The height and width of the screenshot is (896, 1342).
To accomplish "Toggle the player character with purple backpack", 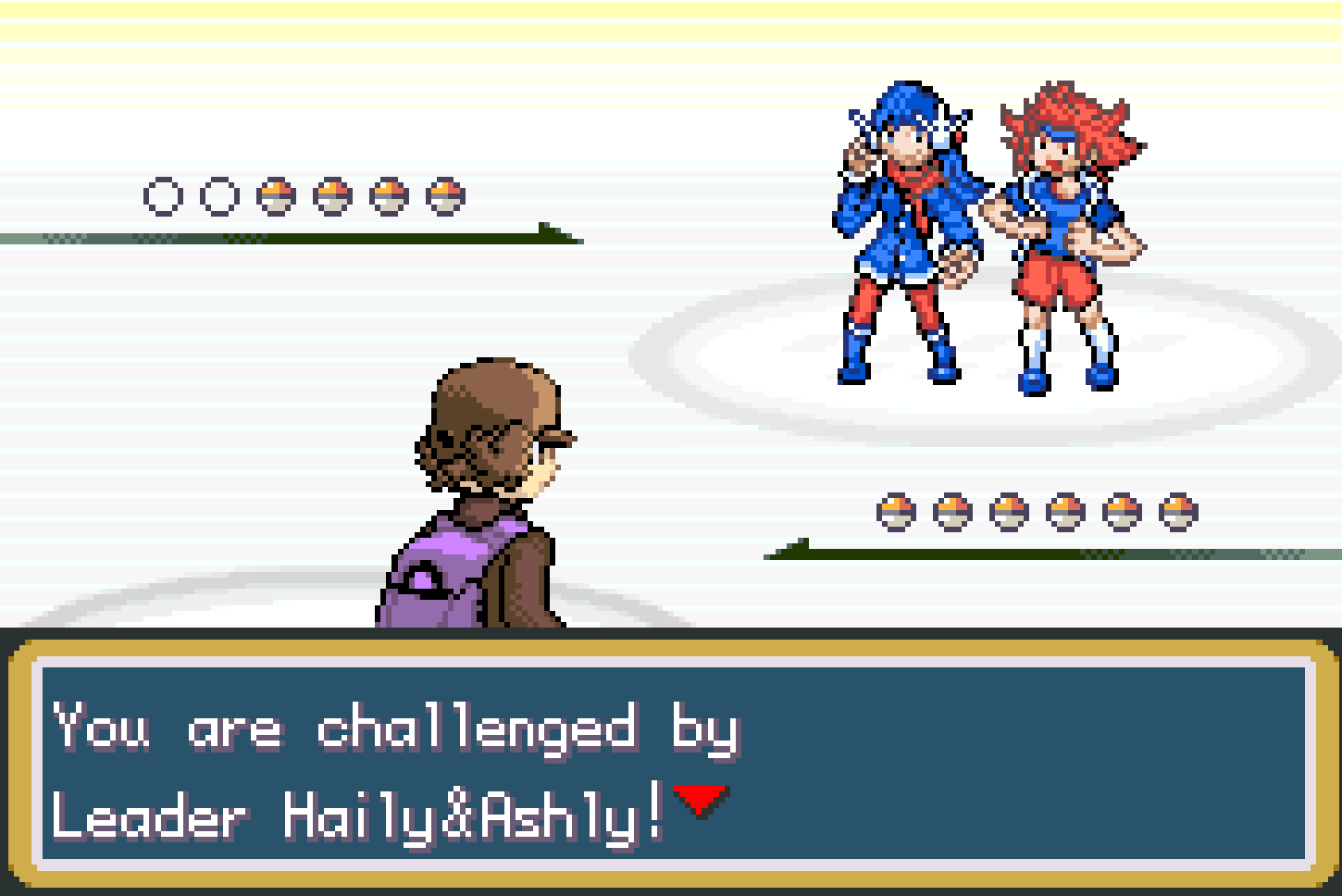I will click(472, 491).
